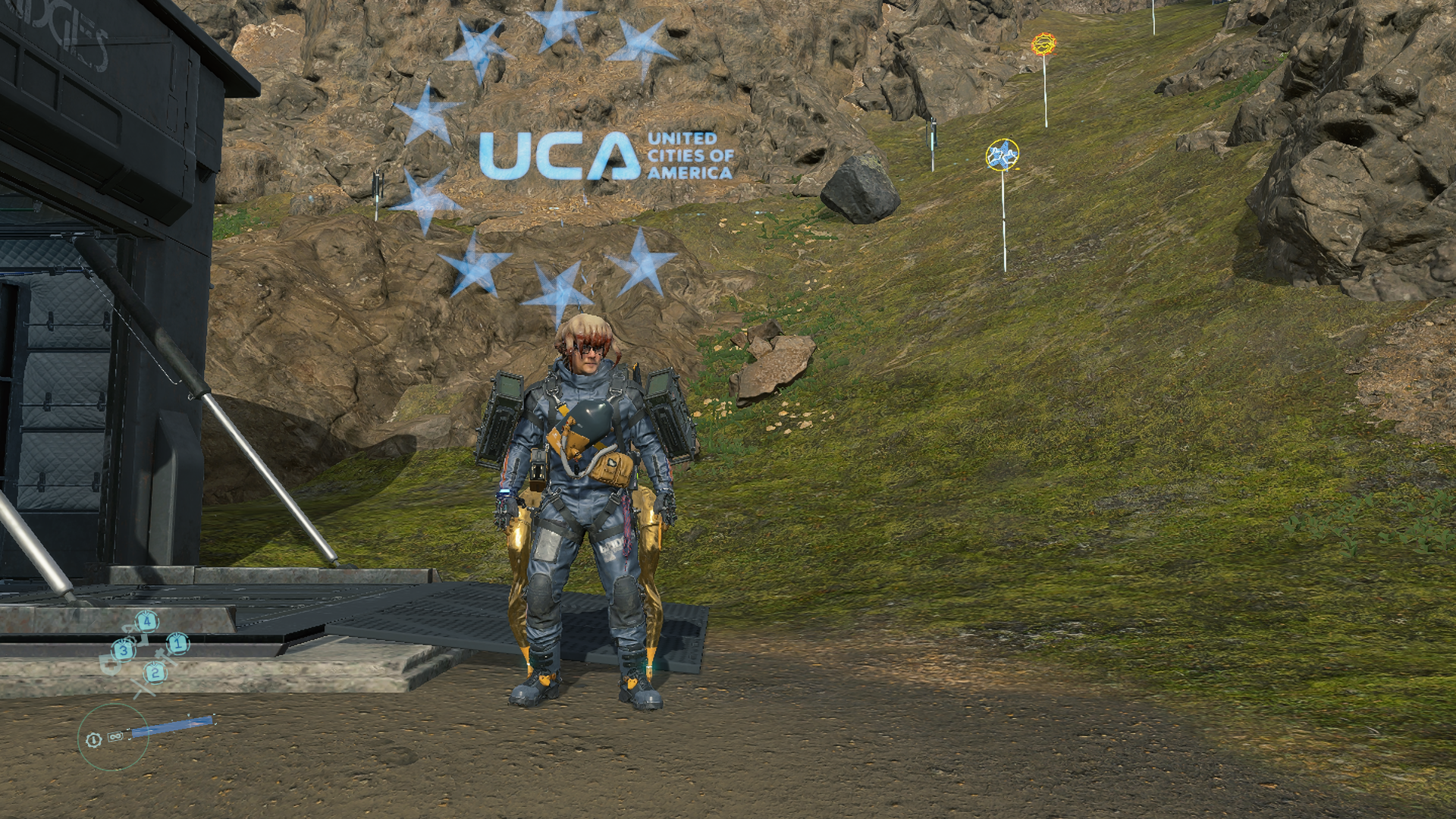
Task: Click the gear-shaped icon inside the green circle
Action: [94, 739]
